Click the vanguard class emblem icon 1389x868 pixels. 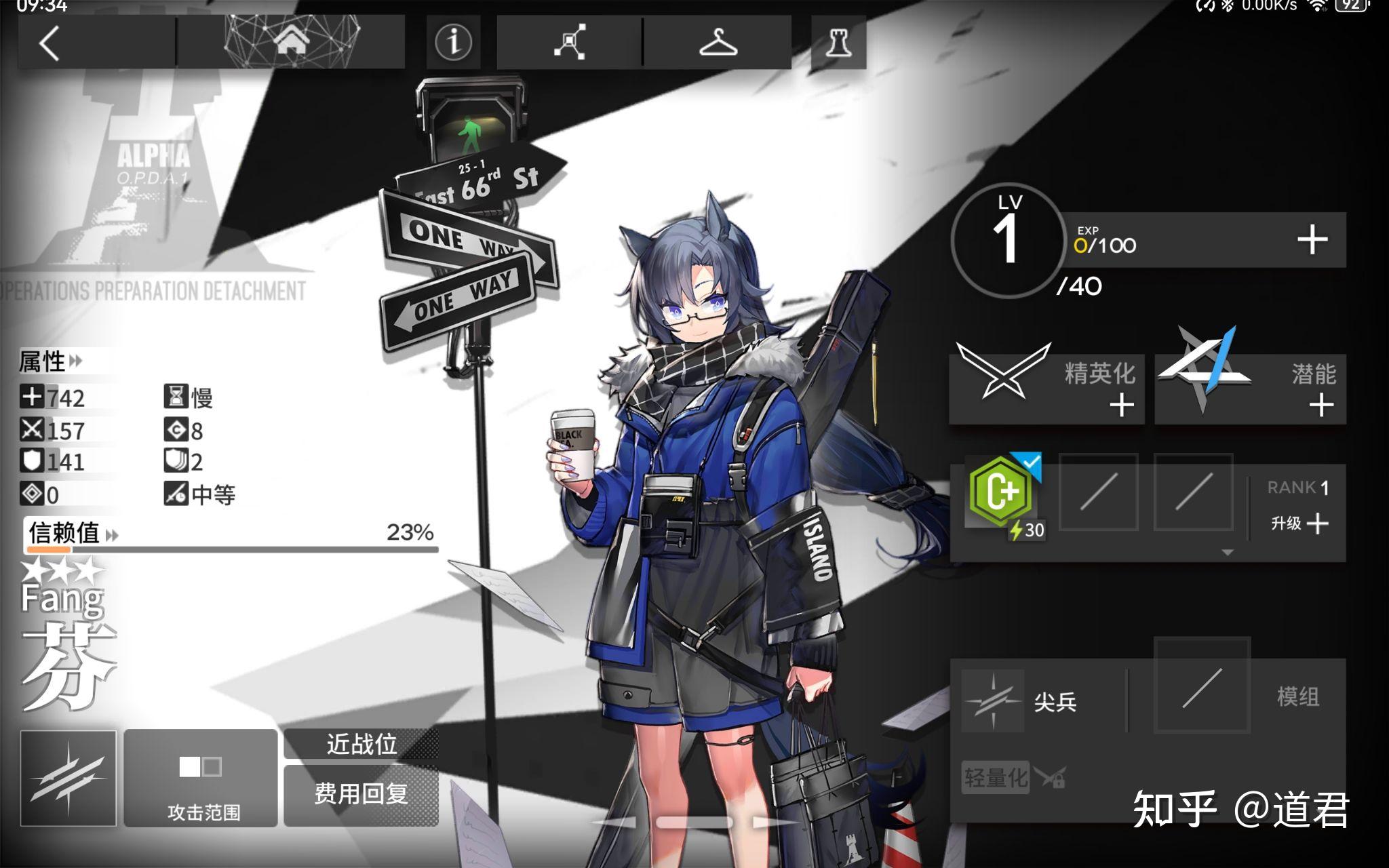68,778
